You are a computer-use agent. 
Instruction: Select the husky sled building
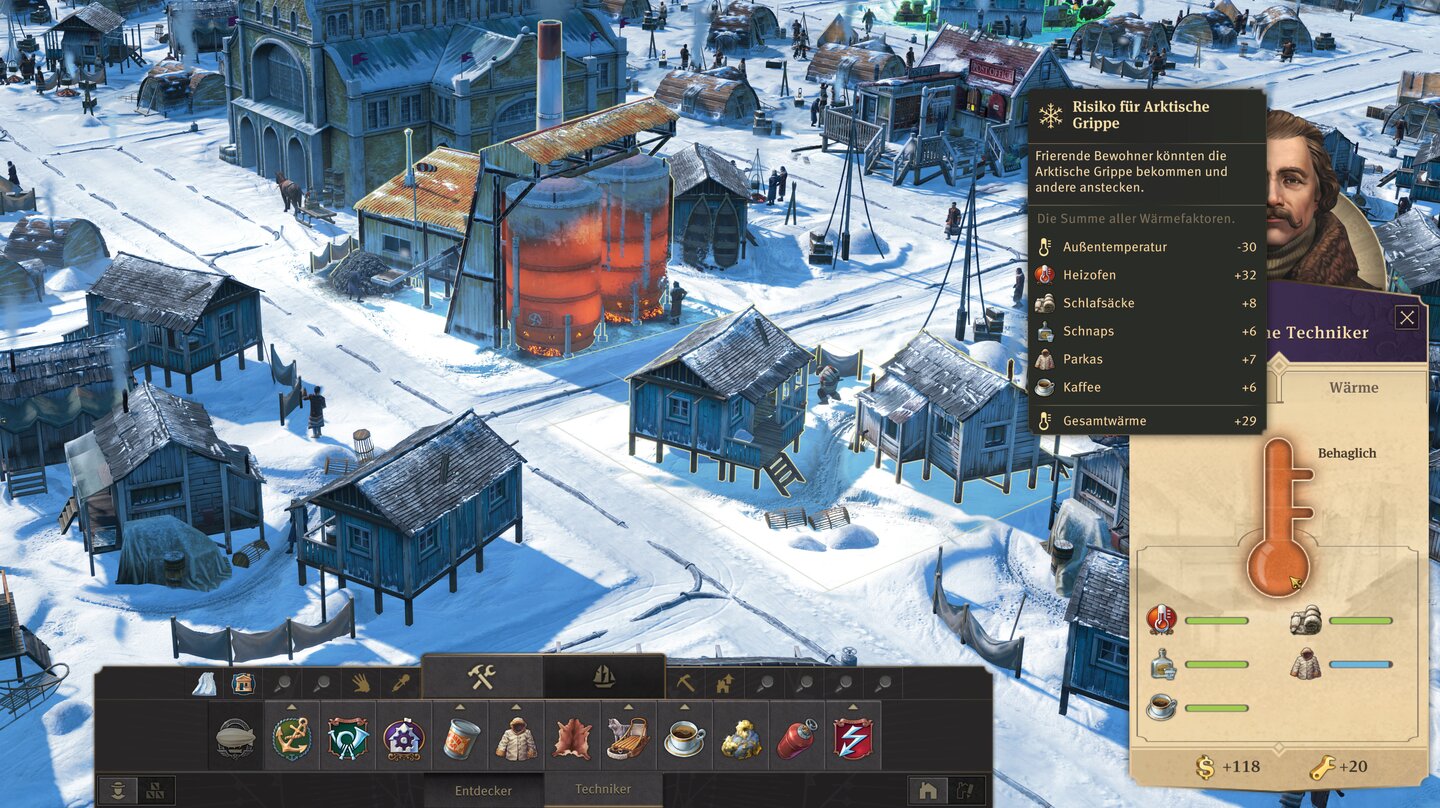coord(629,738)
